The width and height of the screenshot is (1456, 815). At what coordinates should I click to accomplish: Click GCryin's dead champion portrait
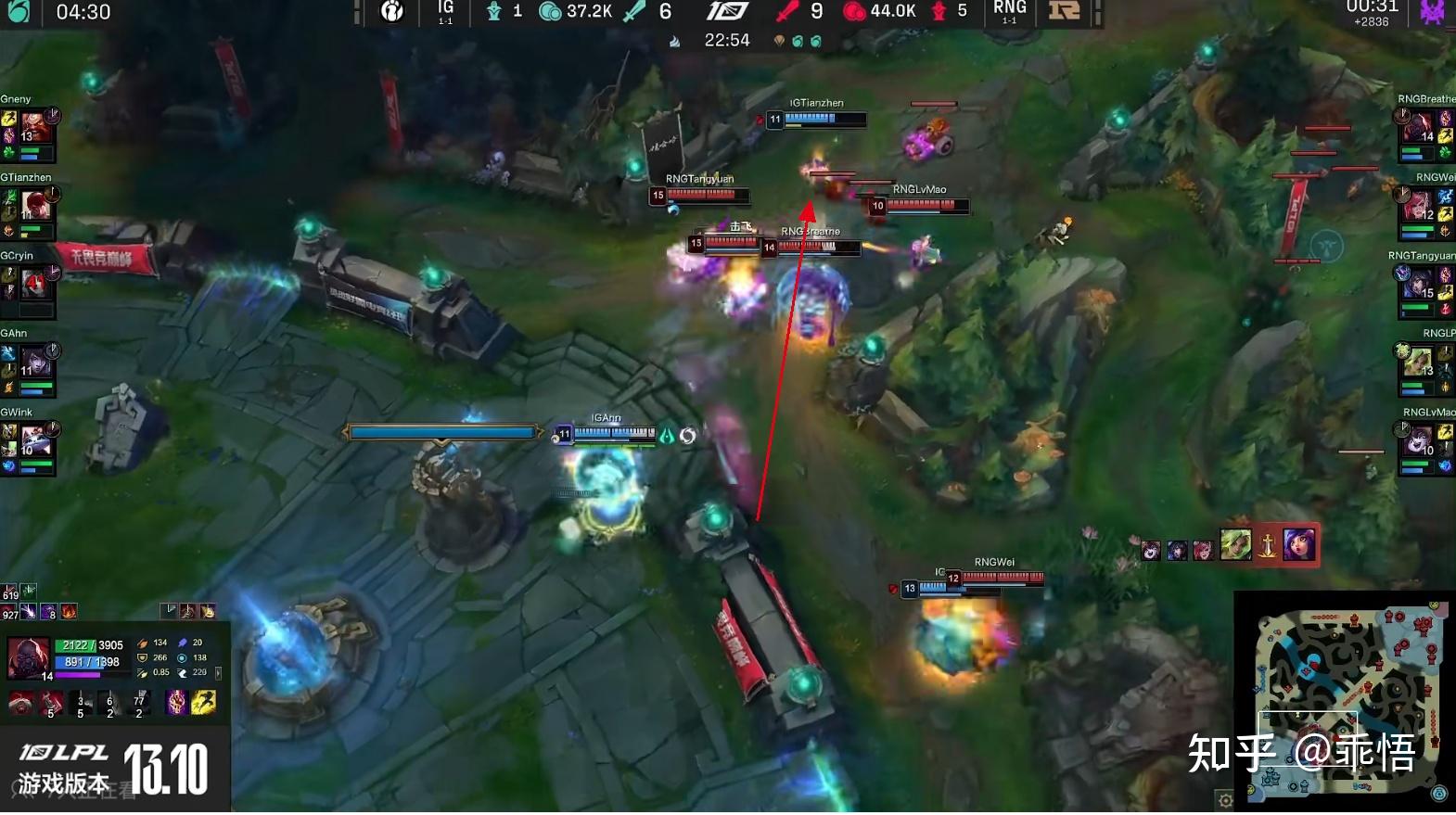(35, 282)
